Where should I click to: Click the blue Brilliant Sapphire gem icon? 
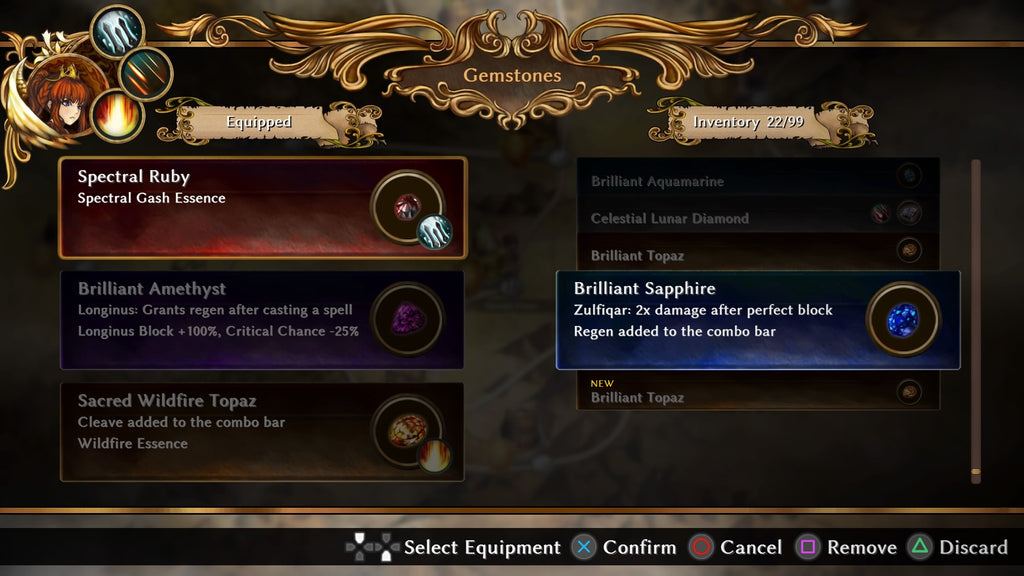click(x=903, y=319)
